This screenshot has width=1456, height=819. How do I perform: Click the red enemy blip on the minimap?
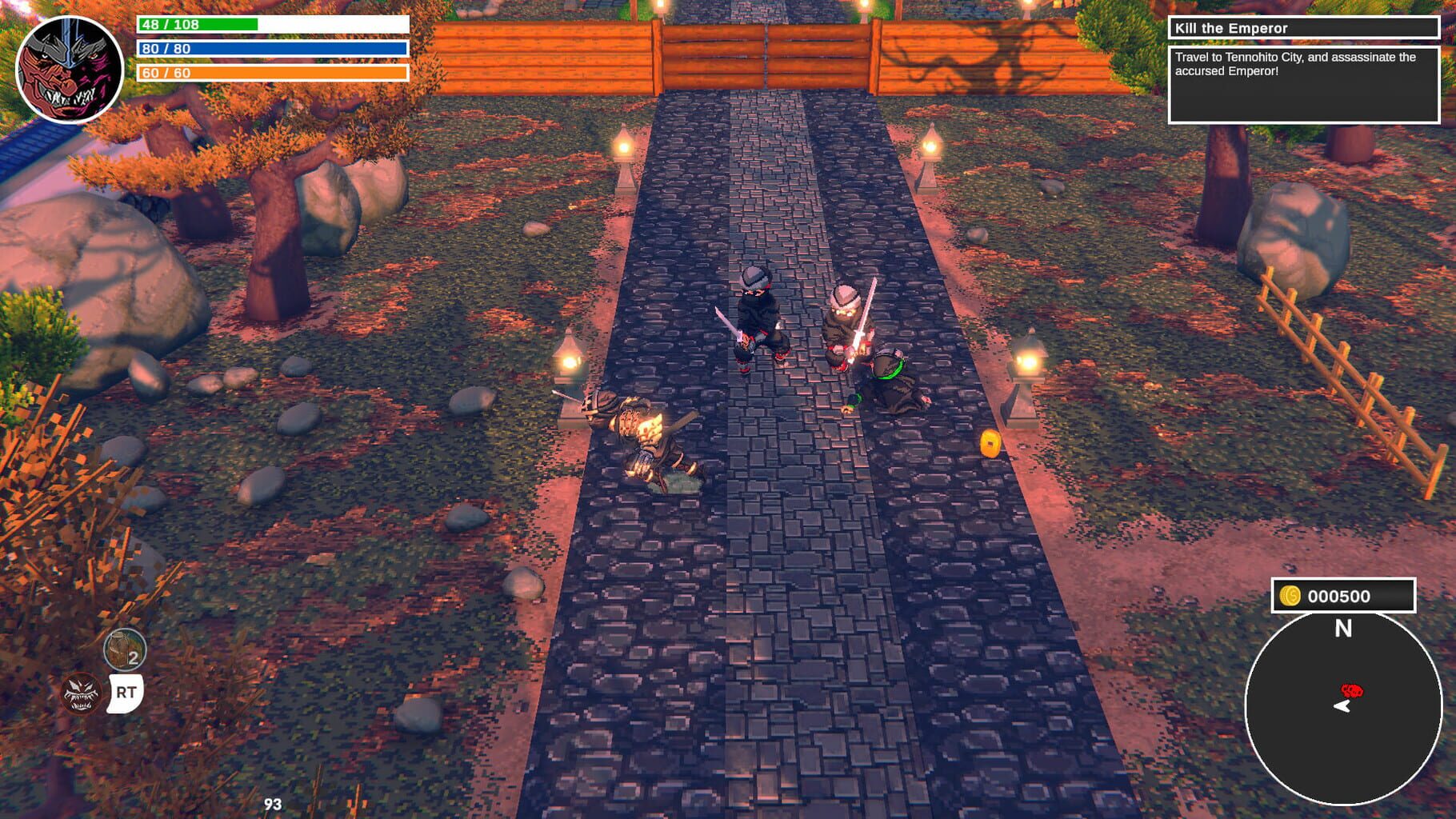click(x=1350, y=689)
